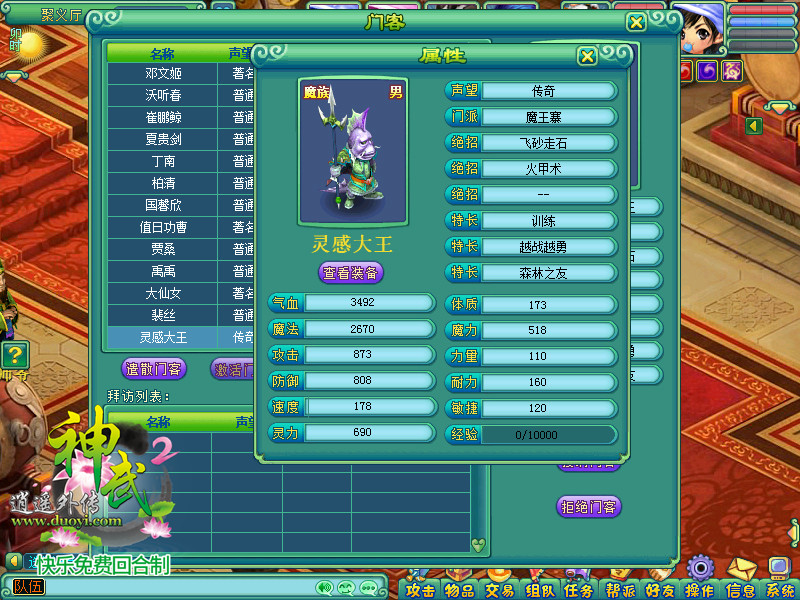Reject visitor with 拒绝门客 button
800x600 pixels.
589,507
